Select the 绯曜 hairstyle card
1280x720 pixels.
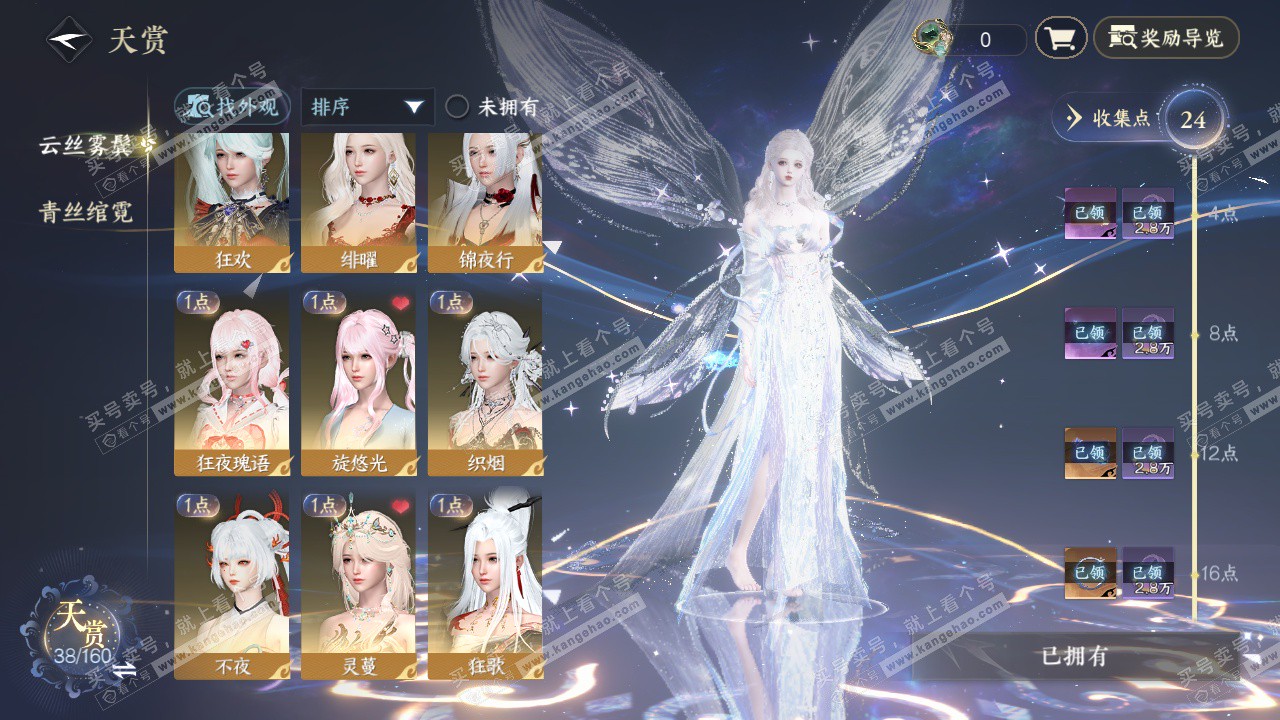(359, 202)
